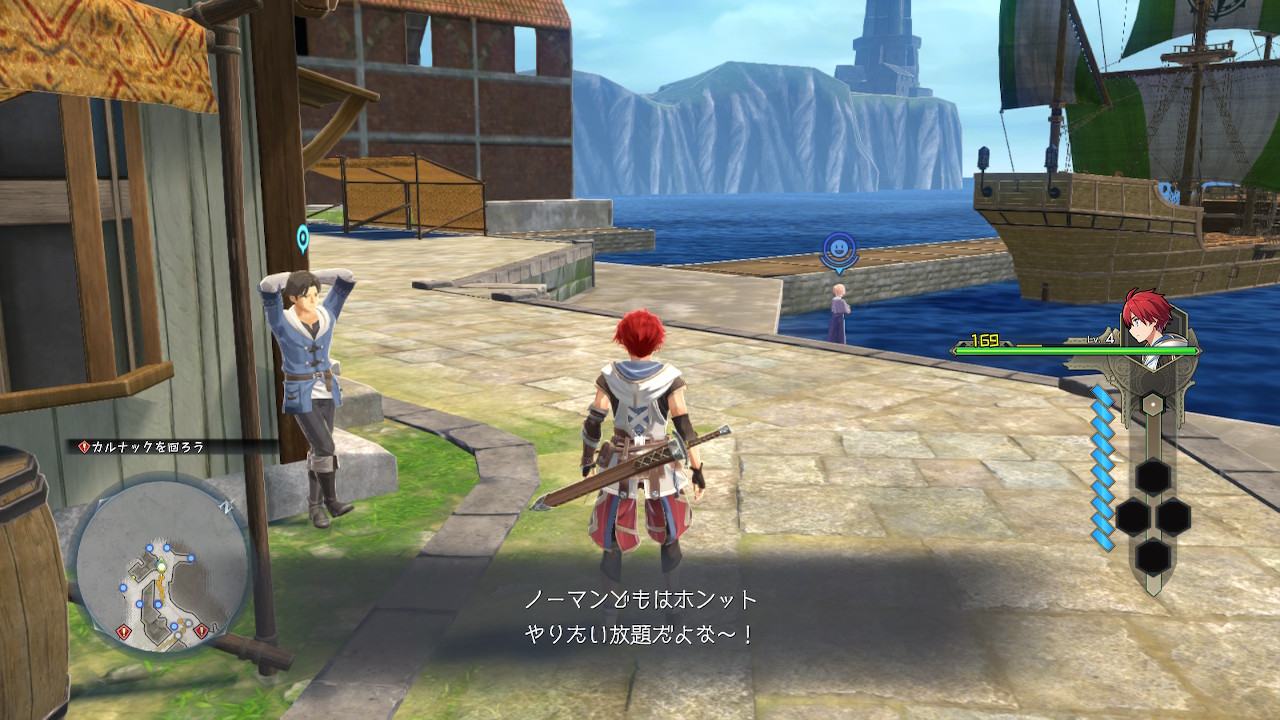Open the circular minimap
This screenshot has width=1280, height=720.
pyautogui.click(x=161, y=567)
